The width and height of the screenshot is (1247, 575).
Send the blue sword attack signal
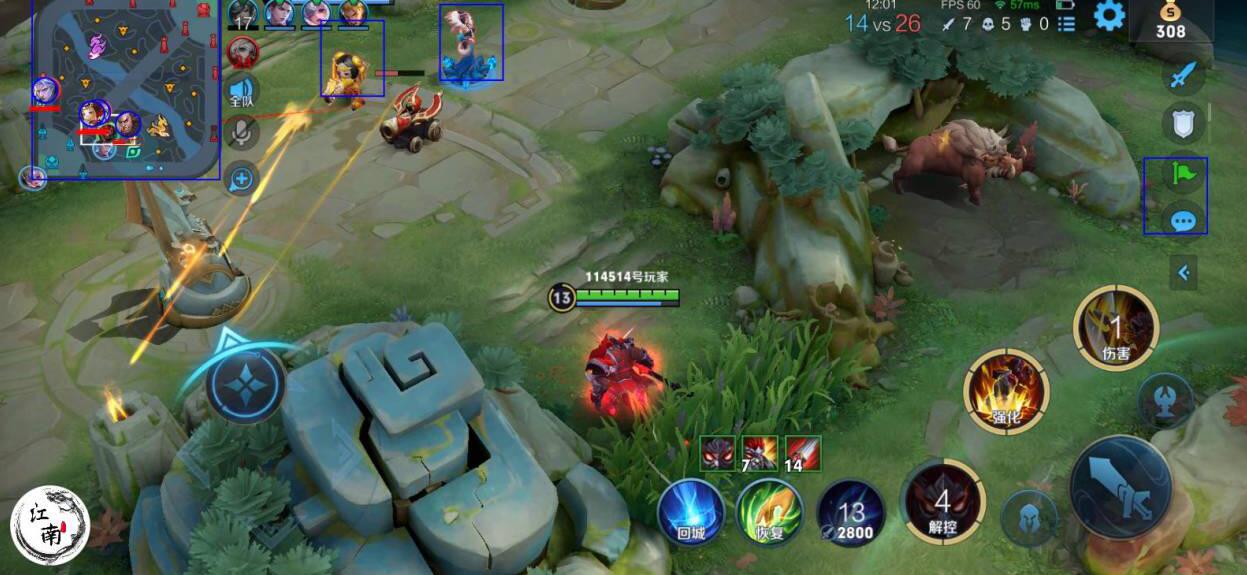pyautogui.click(x=1183, y=75)
